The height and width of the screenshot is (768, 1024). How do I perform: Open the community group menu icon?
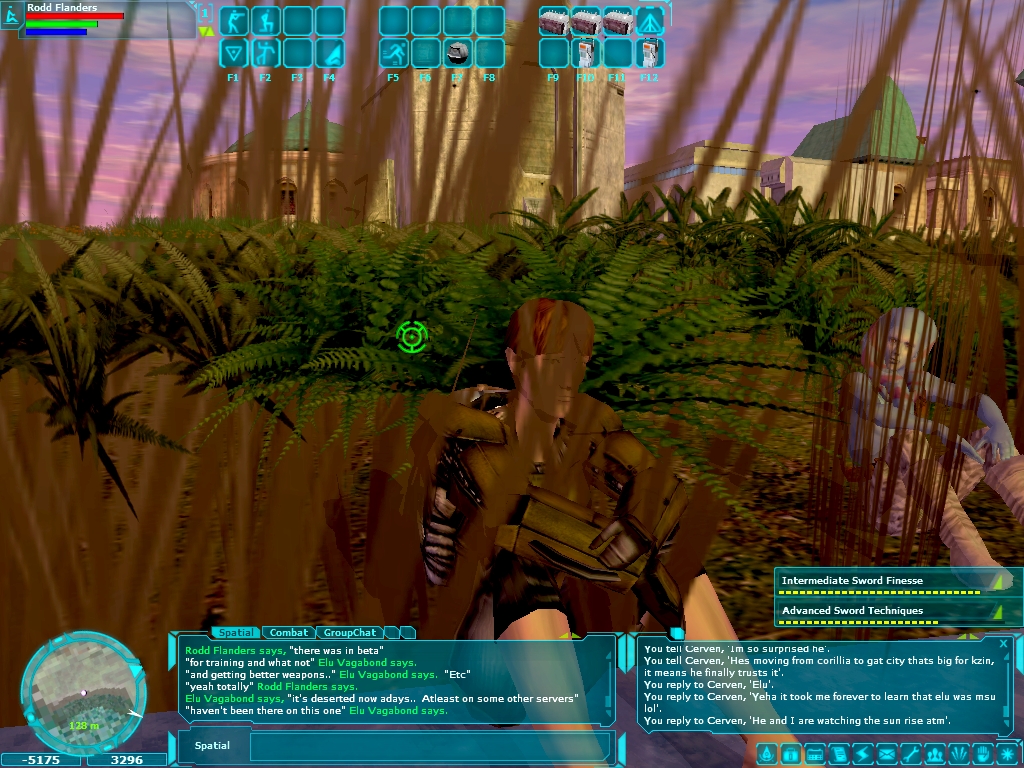click(935, 754)
